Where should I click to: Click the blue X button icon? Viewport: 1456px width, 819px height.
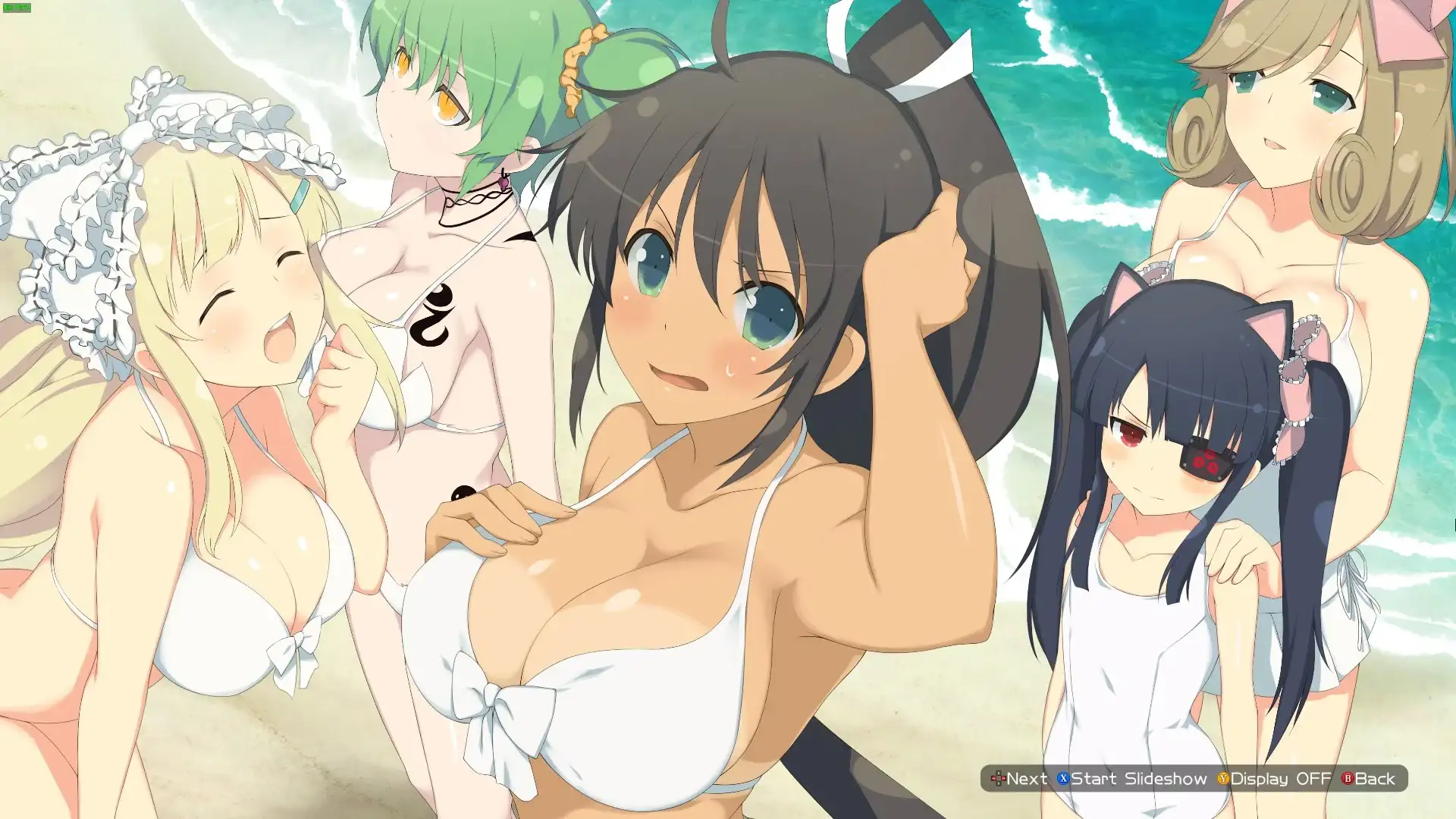pyautogui.click(x=1064, y=779)
